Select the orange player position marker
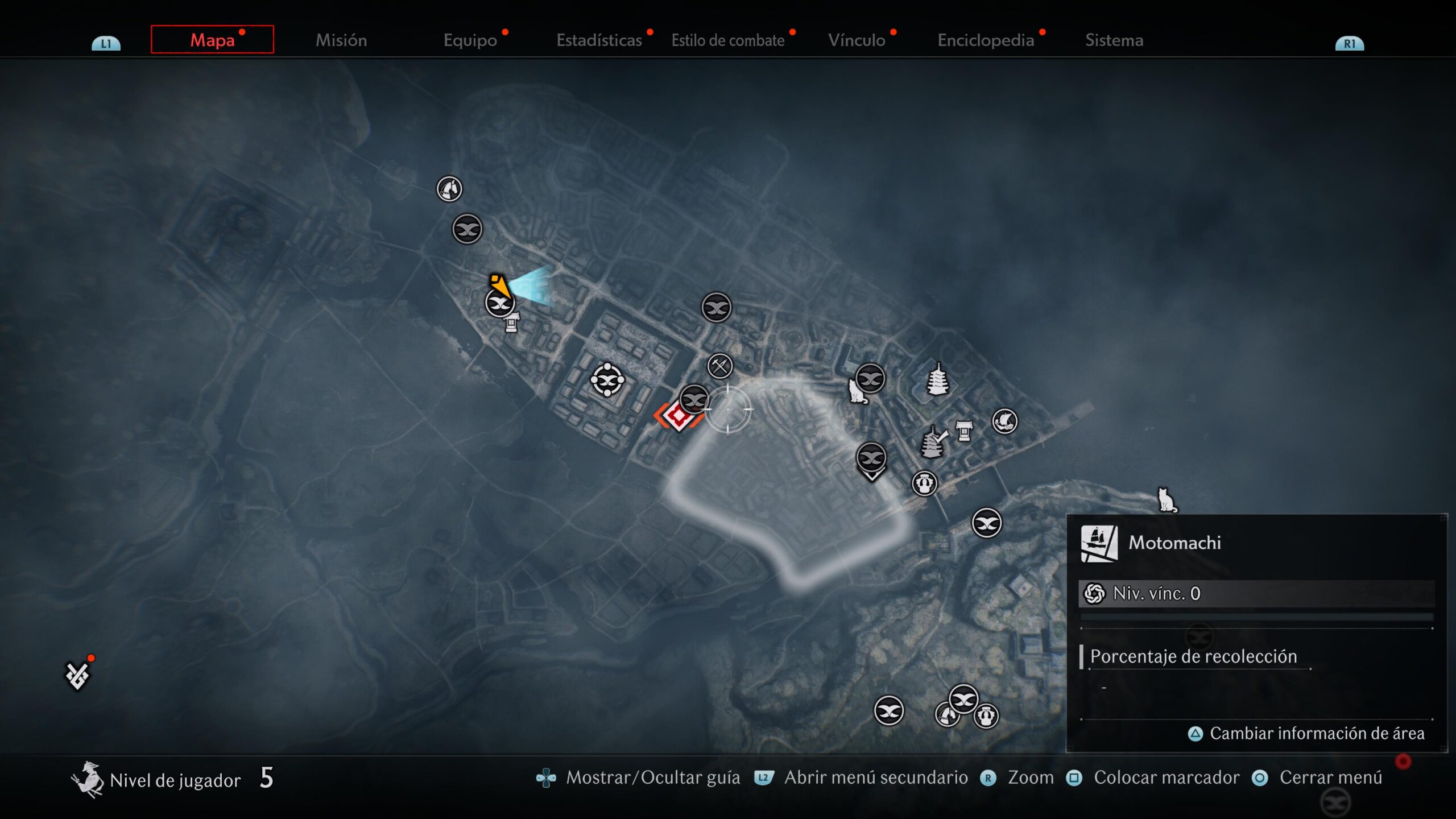Screen dimensions: 1456x819 point(499,284)
